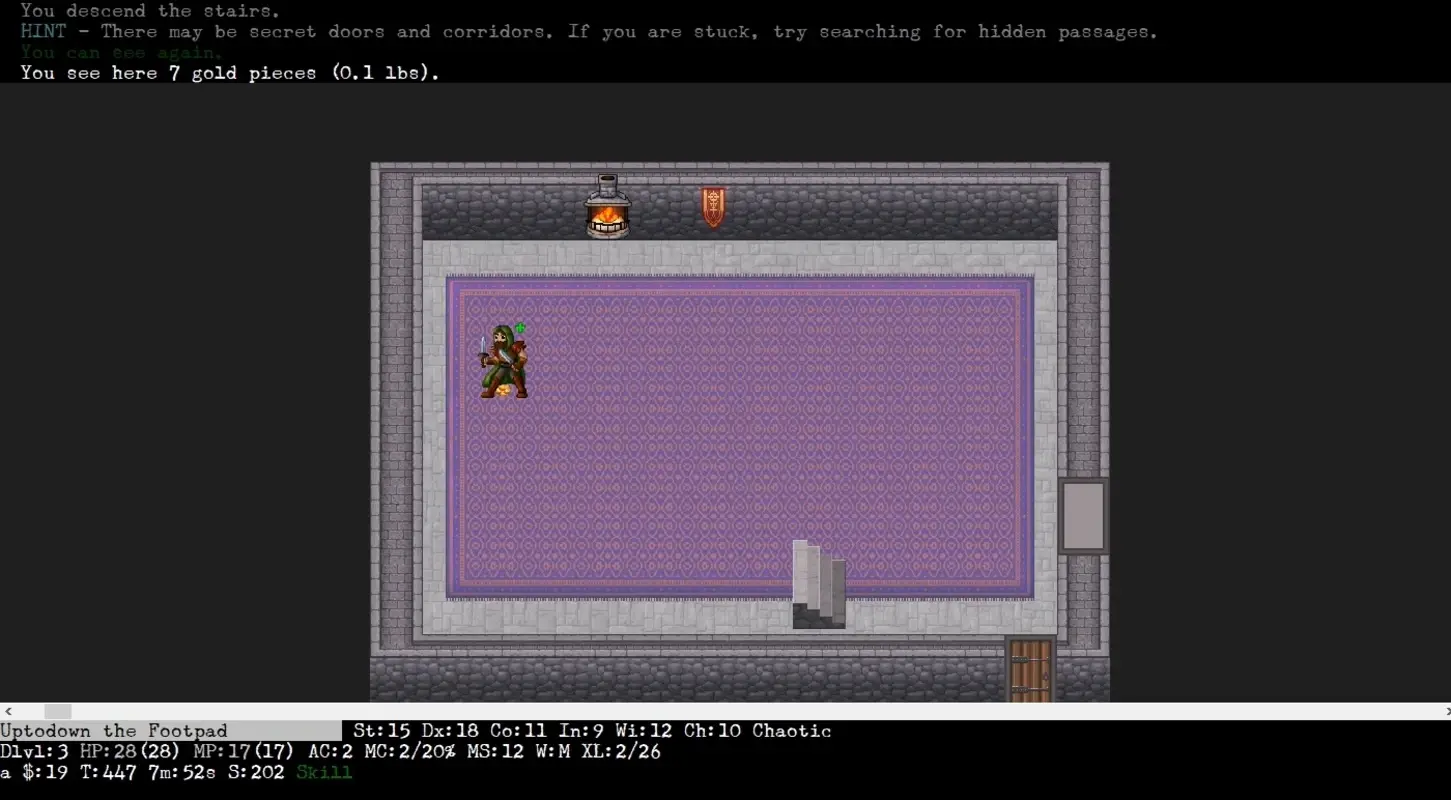Click the left arrow of the horizontal scrollbar
The image size is (1451, 800).
click(7, 710)
